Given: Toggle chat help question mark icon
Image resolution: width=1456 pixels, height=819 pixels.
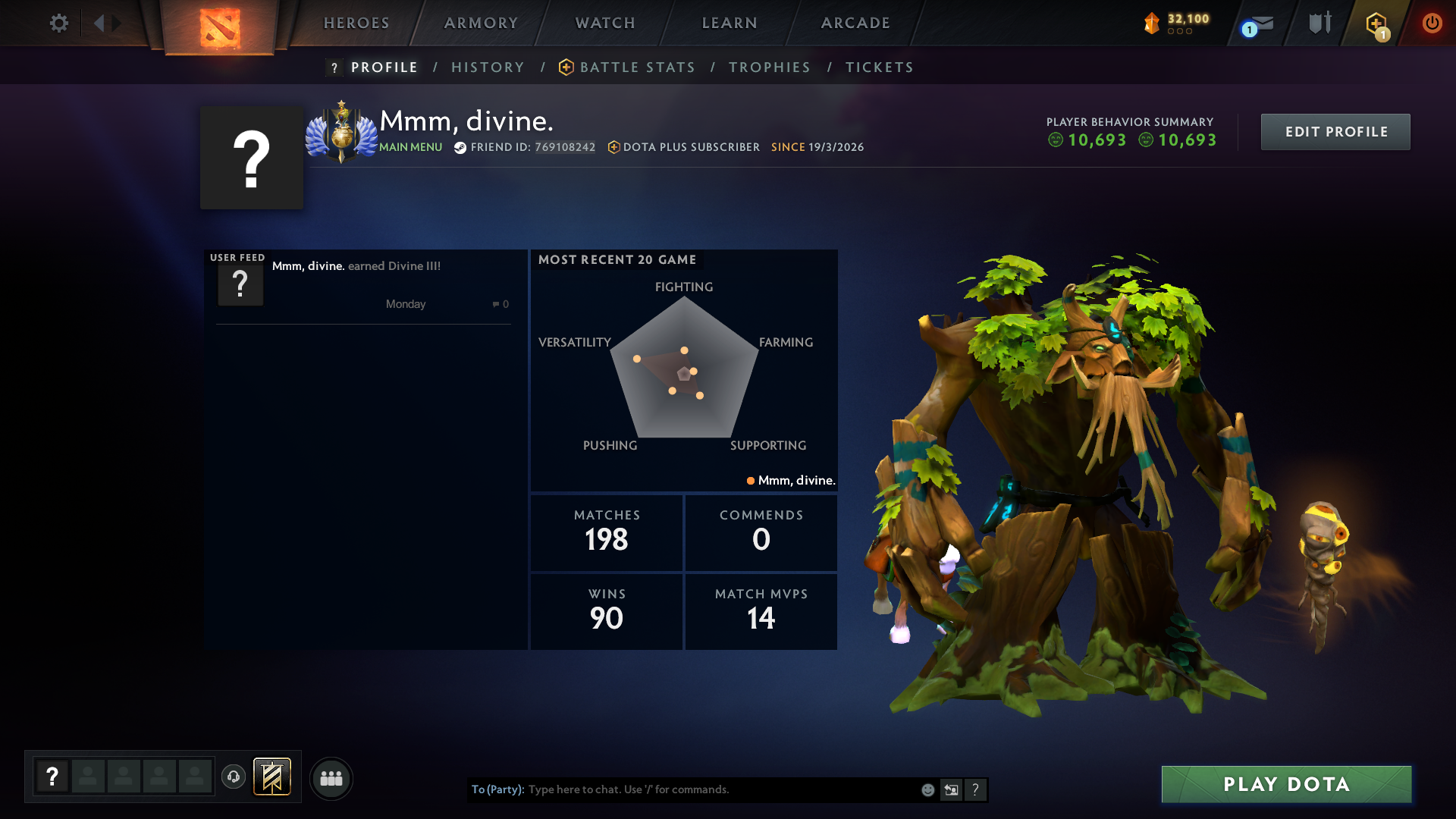Looking at the screenshot, I should point(976,789).
